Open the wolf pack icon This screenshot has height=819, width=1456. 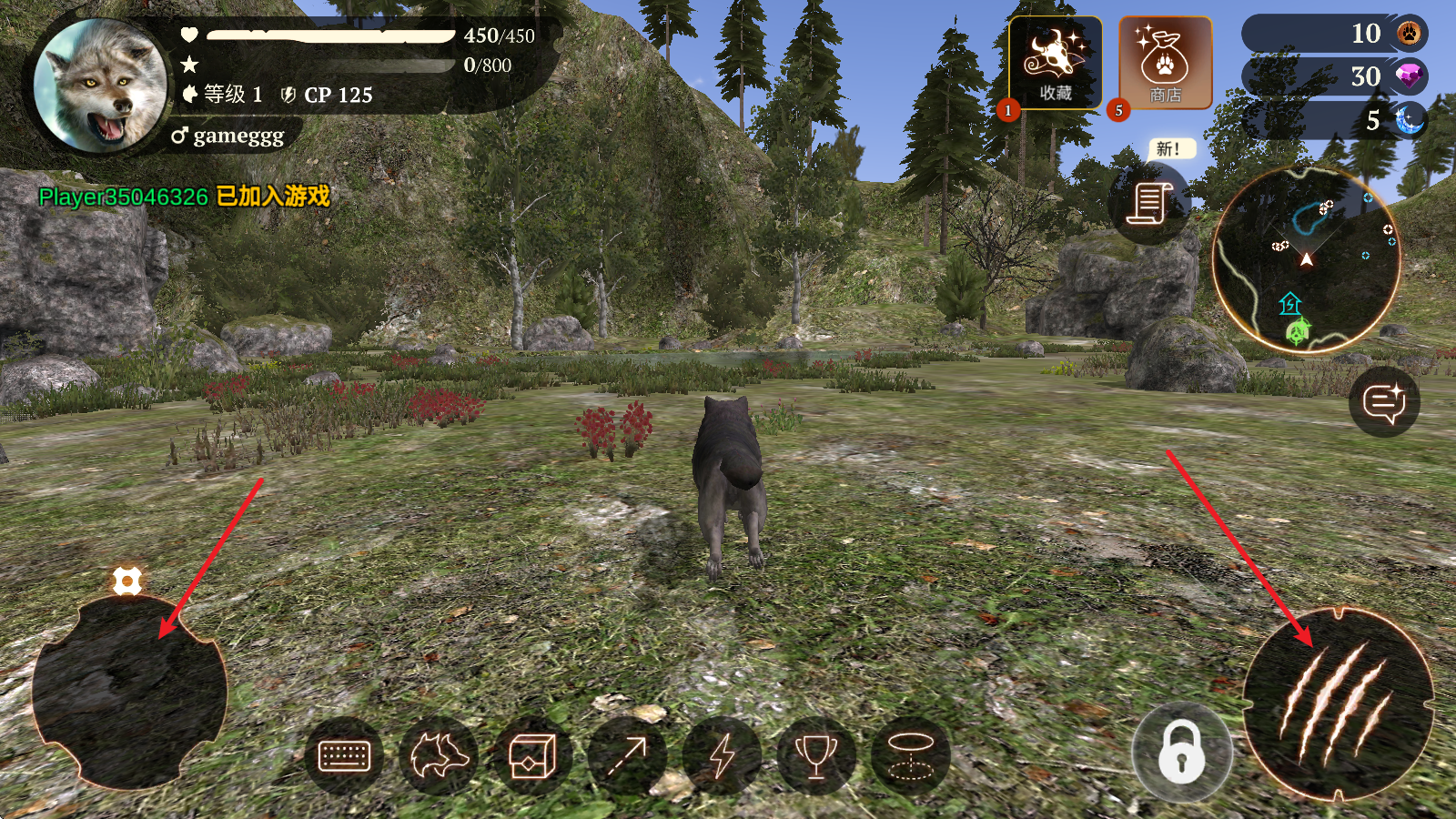tap(439, 755)
